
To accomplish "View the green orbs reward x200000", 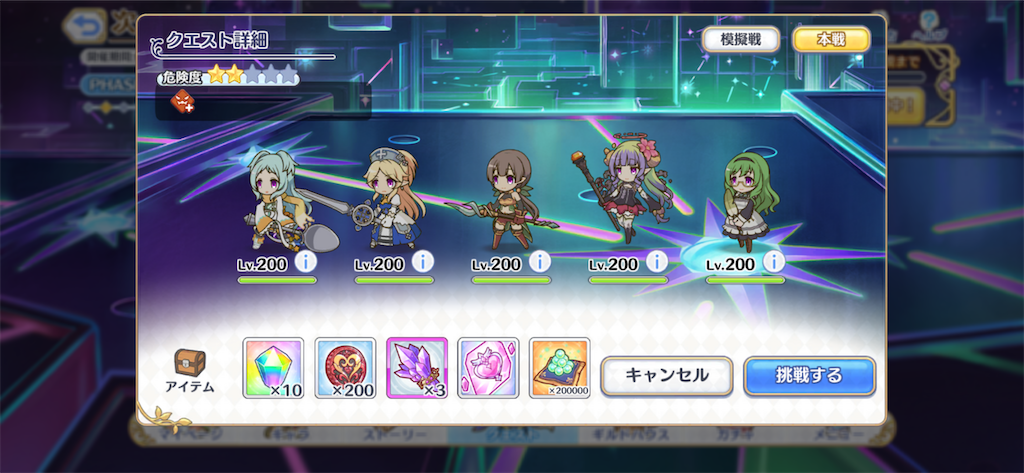I will coord(560,368).
